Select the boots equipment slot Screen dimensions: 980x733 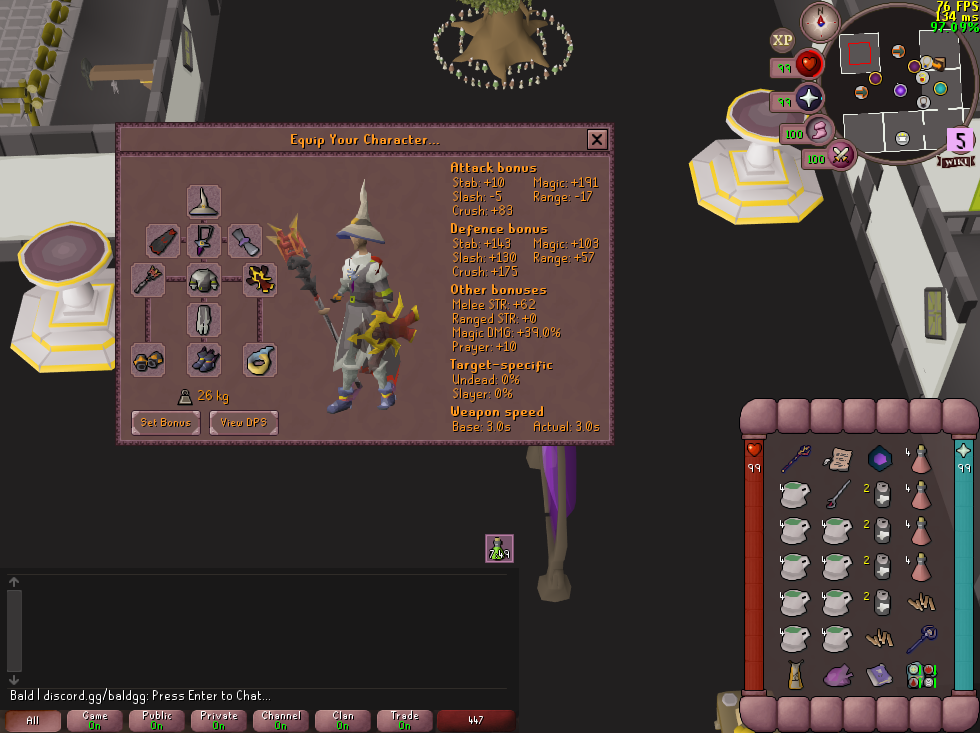coord(204,359)
